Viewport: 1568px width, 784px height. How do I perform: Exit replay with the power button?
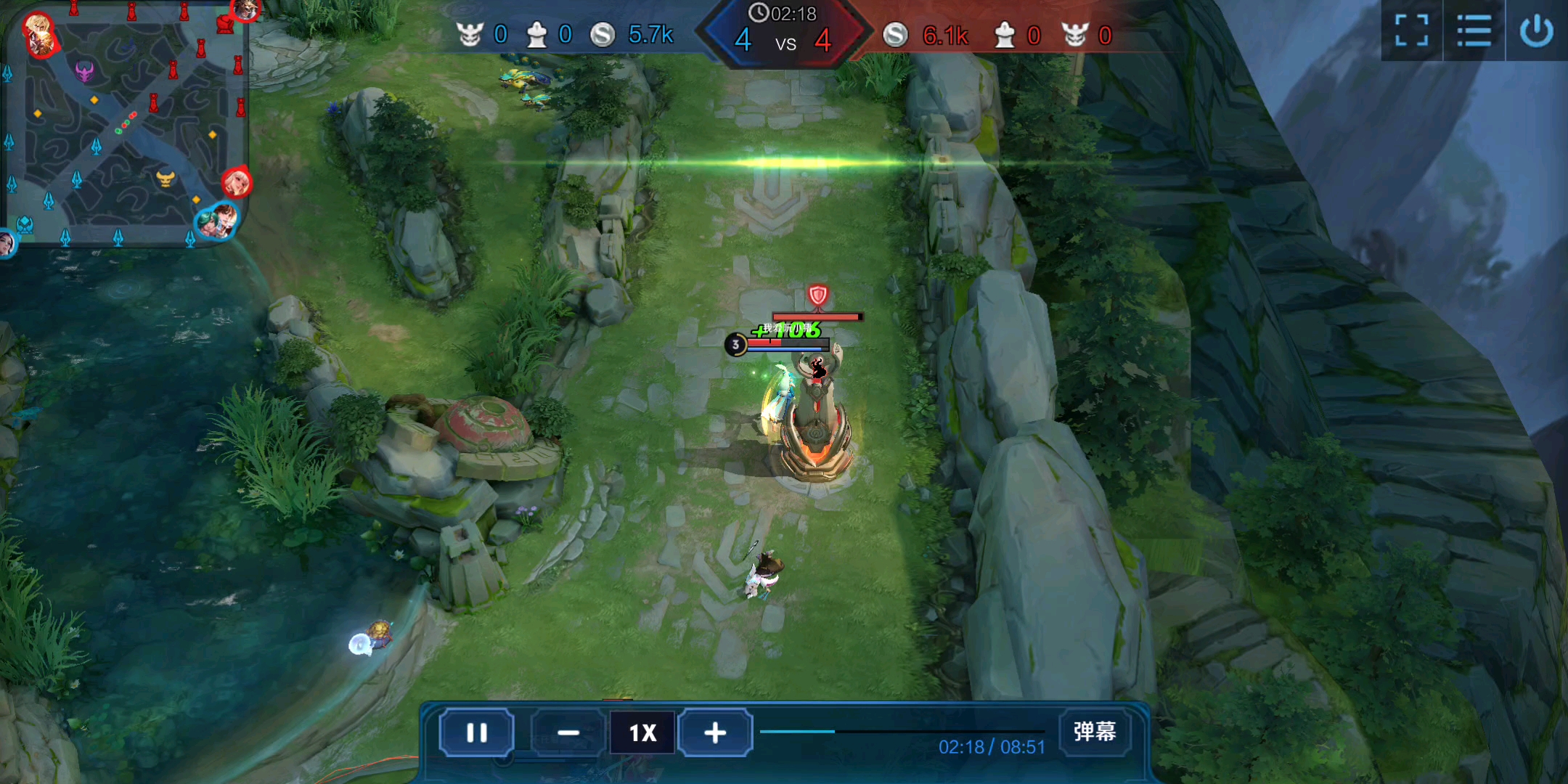click(1536, 30)
